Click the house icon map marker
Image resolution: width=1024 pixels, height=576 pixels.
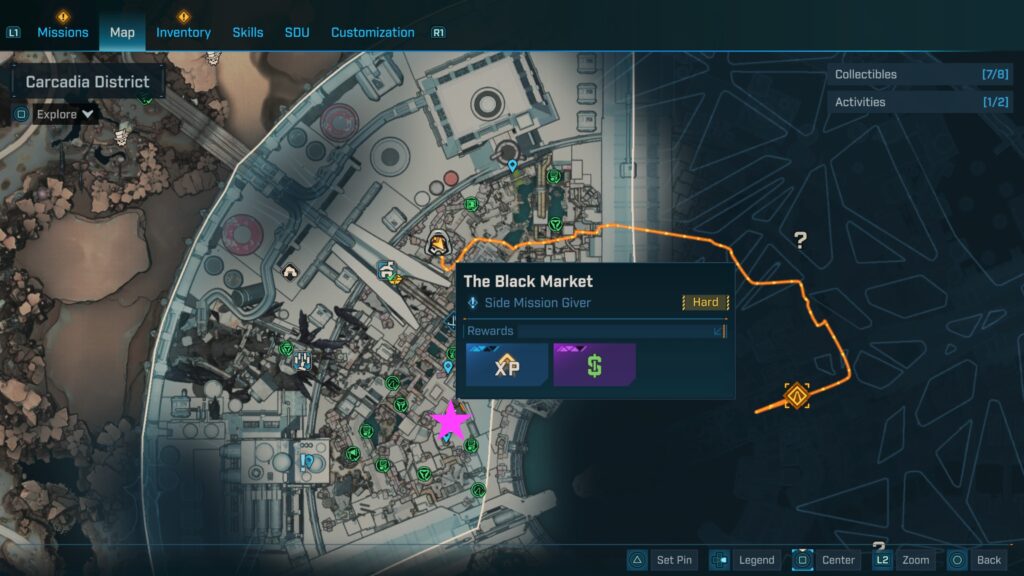290,271
